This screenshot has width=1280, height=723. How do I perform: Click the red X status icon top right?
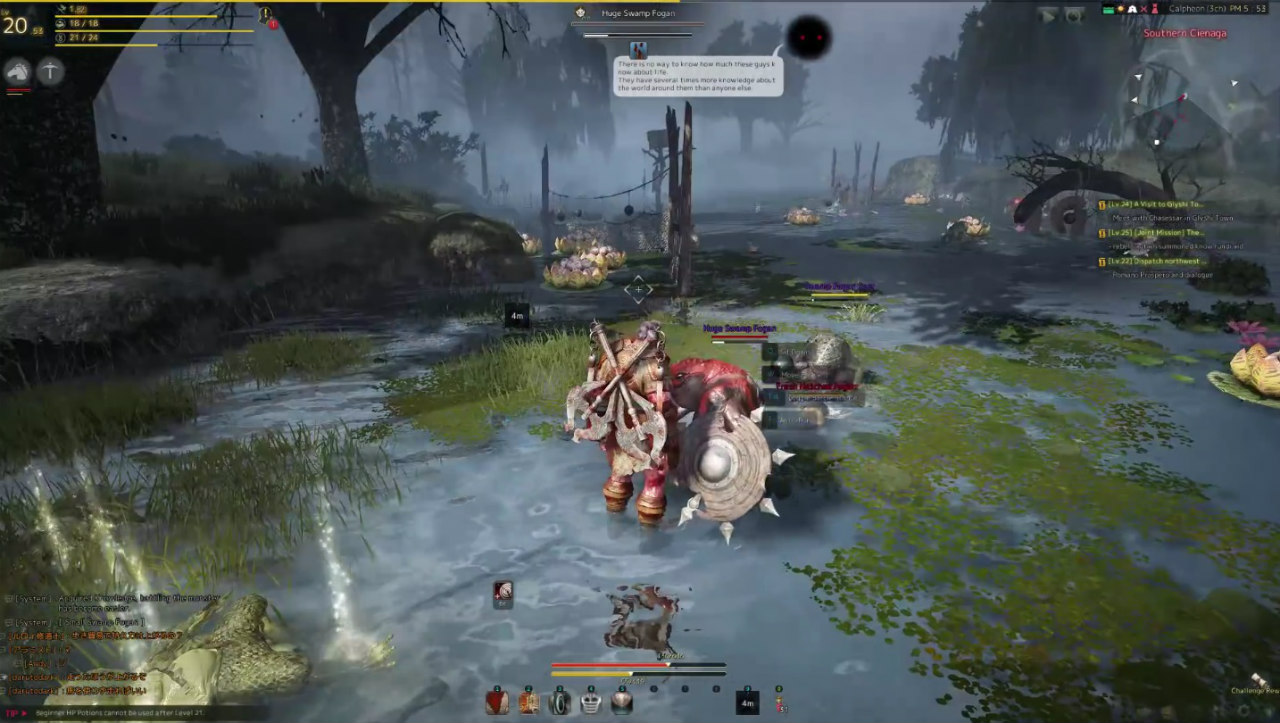click(x=1144, y=8)
